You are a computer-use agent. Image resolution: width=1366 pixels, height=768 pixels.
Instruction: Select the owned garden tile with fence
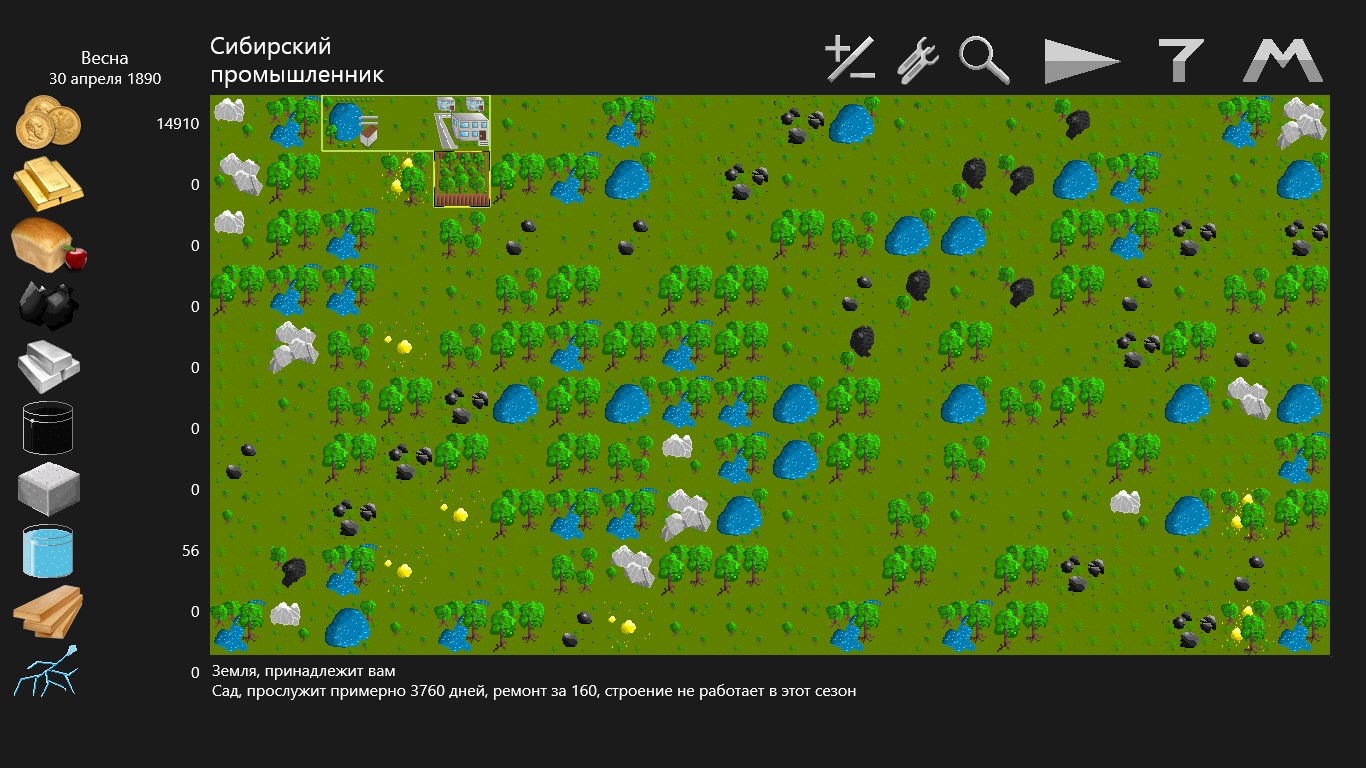pyautogui.click(x=462, y=179)
